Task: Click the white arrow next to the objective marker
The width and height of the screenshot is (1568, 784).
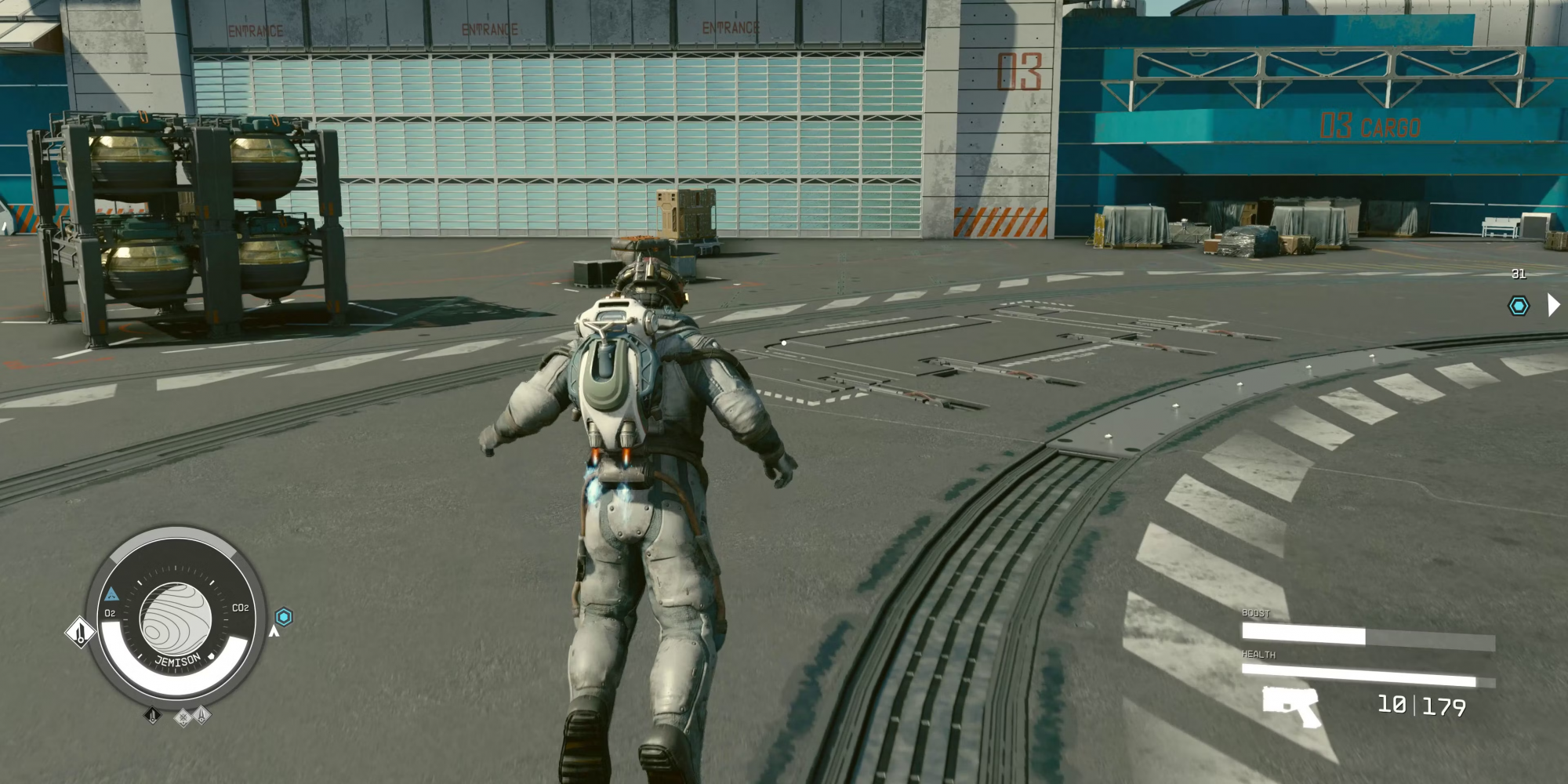Action: click(1552, 305)
